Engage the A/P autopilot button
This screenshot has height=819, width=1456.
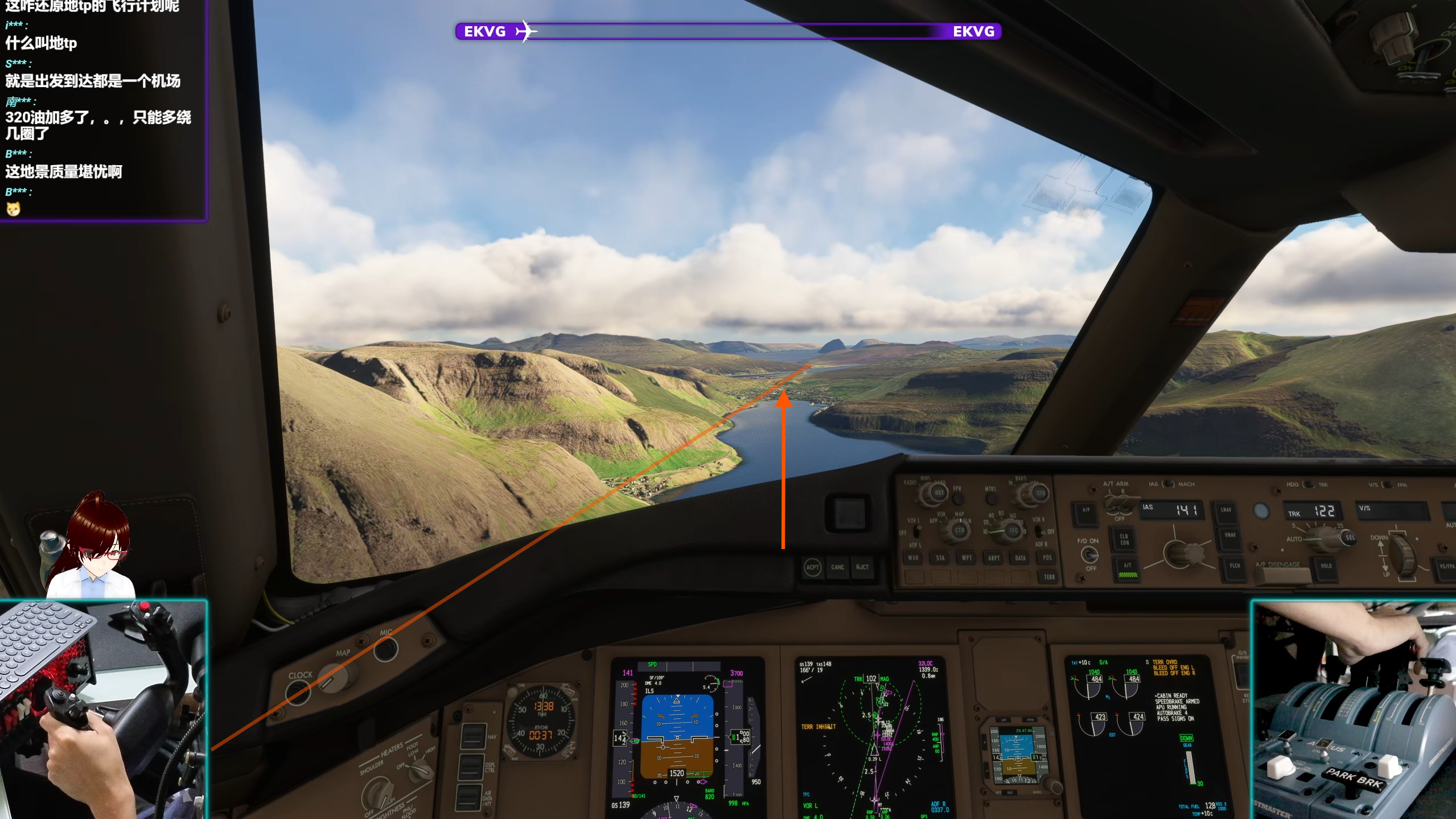point(1085,511)
